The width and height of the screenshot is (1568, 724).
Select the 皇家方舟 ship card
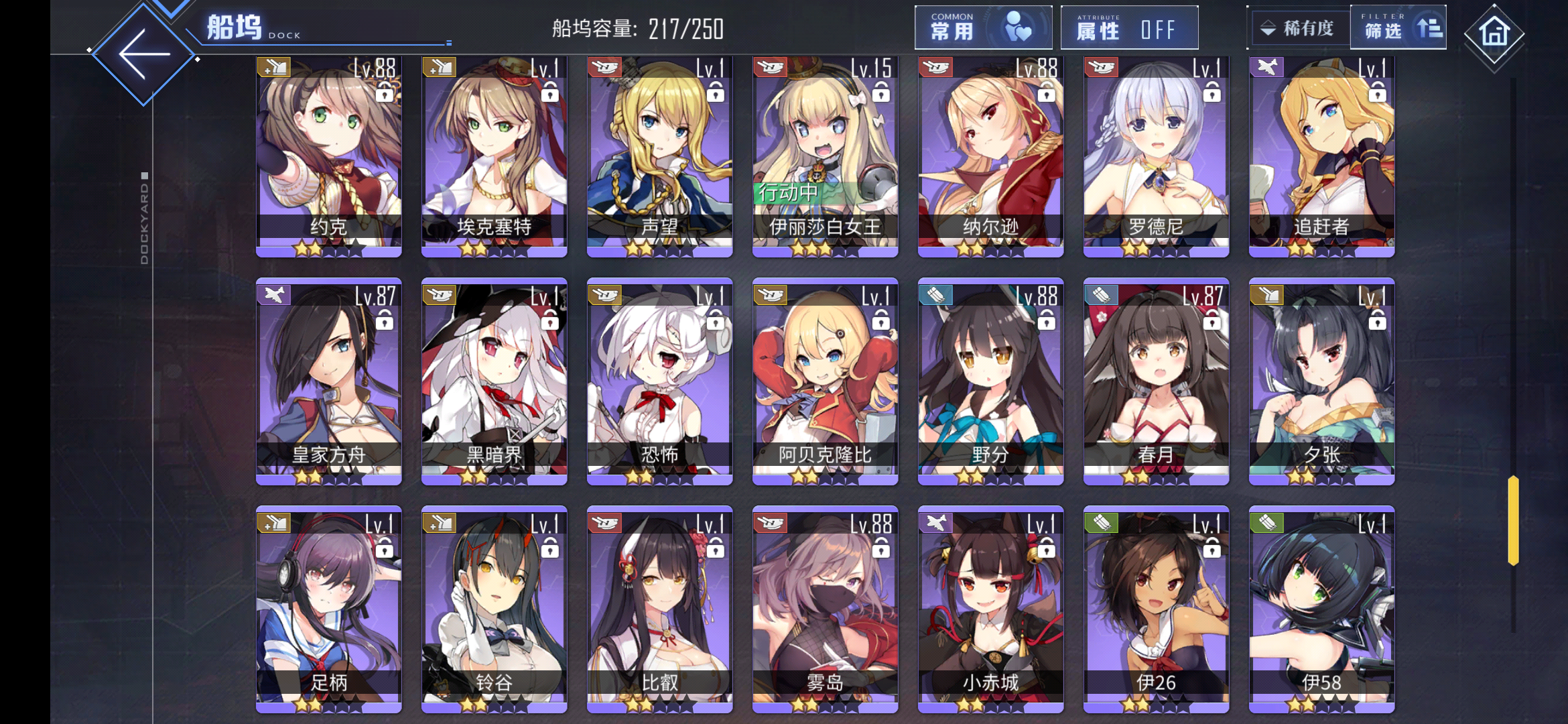pos(329,382)
